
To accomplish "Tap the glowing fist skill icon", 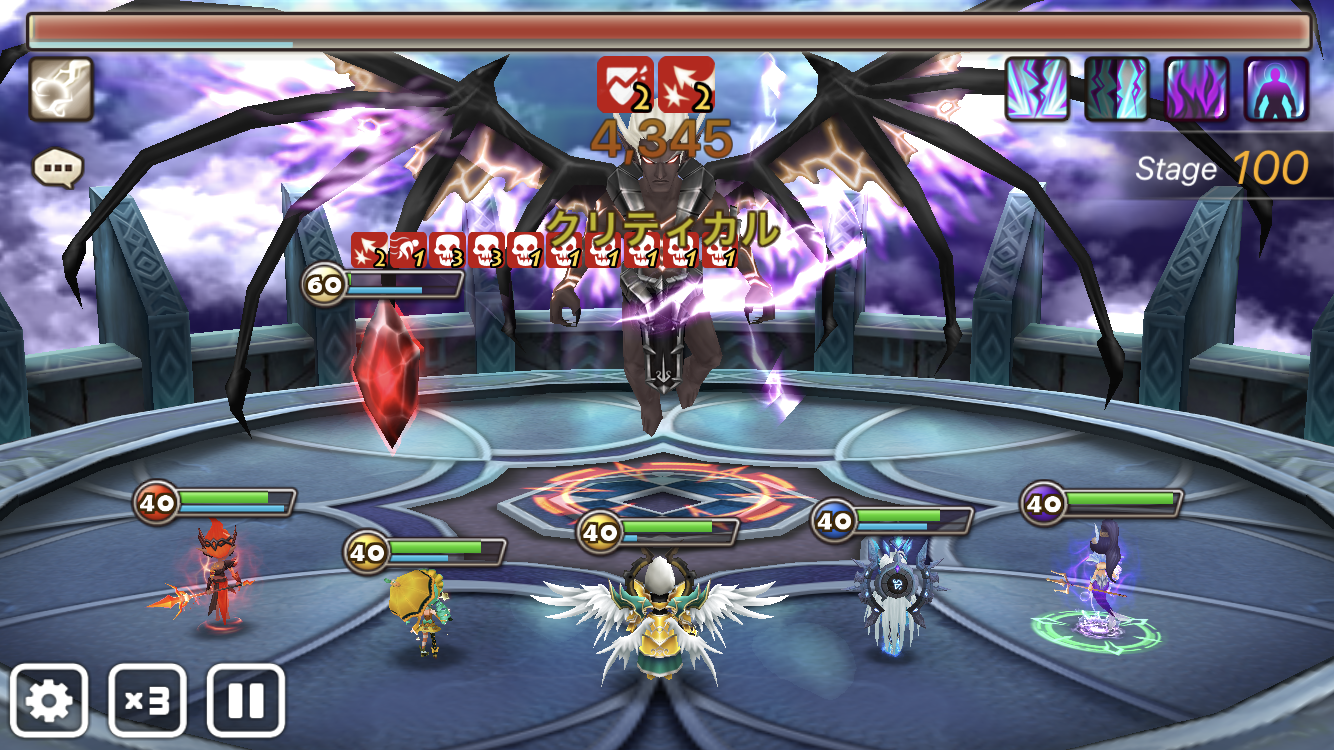I will [61, 89].
